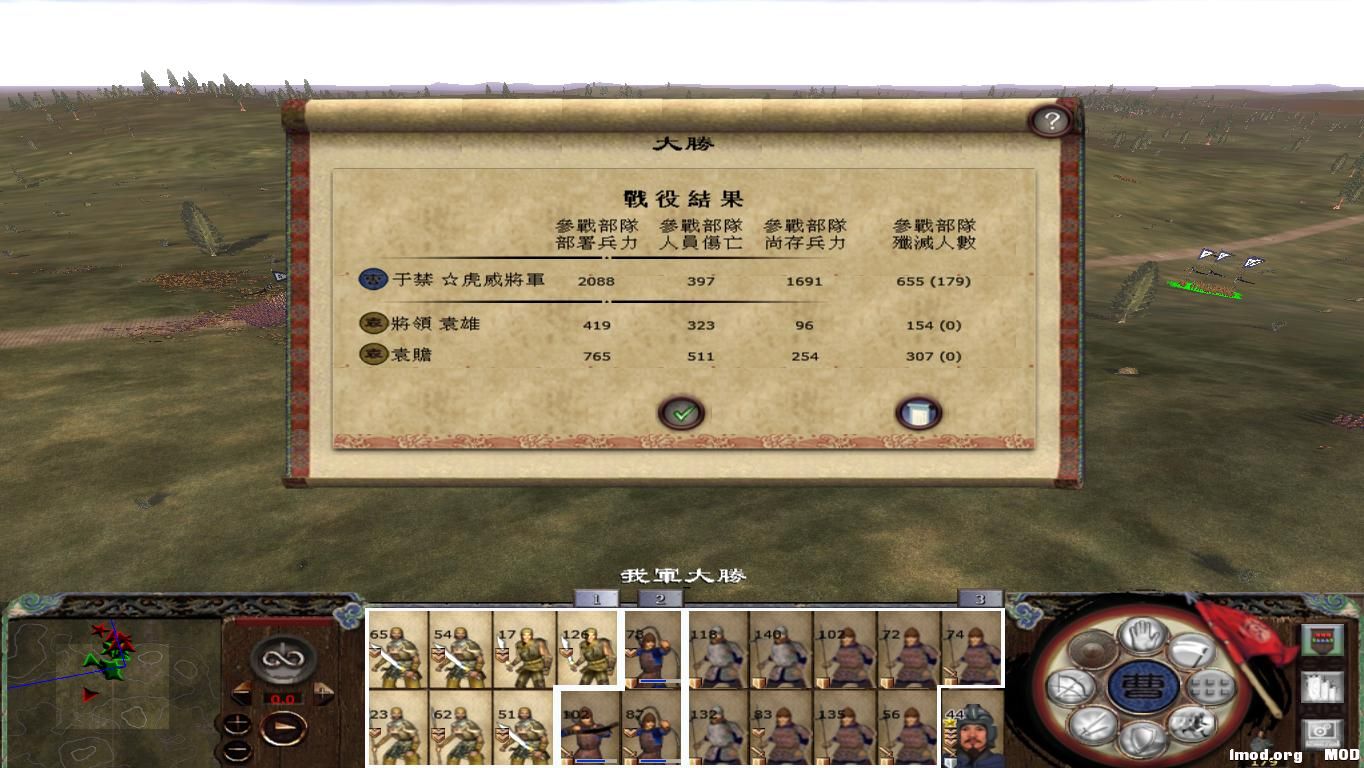Increase battle speed with the right arrow

point(322,692)
